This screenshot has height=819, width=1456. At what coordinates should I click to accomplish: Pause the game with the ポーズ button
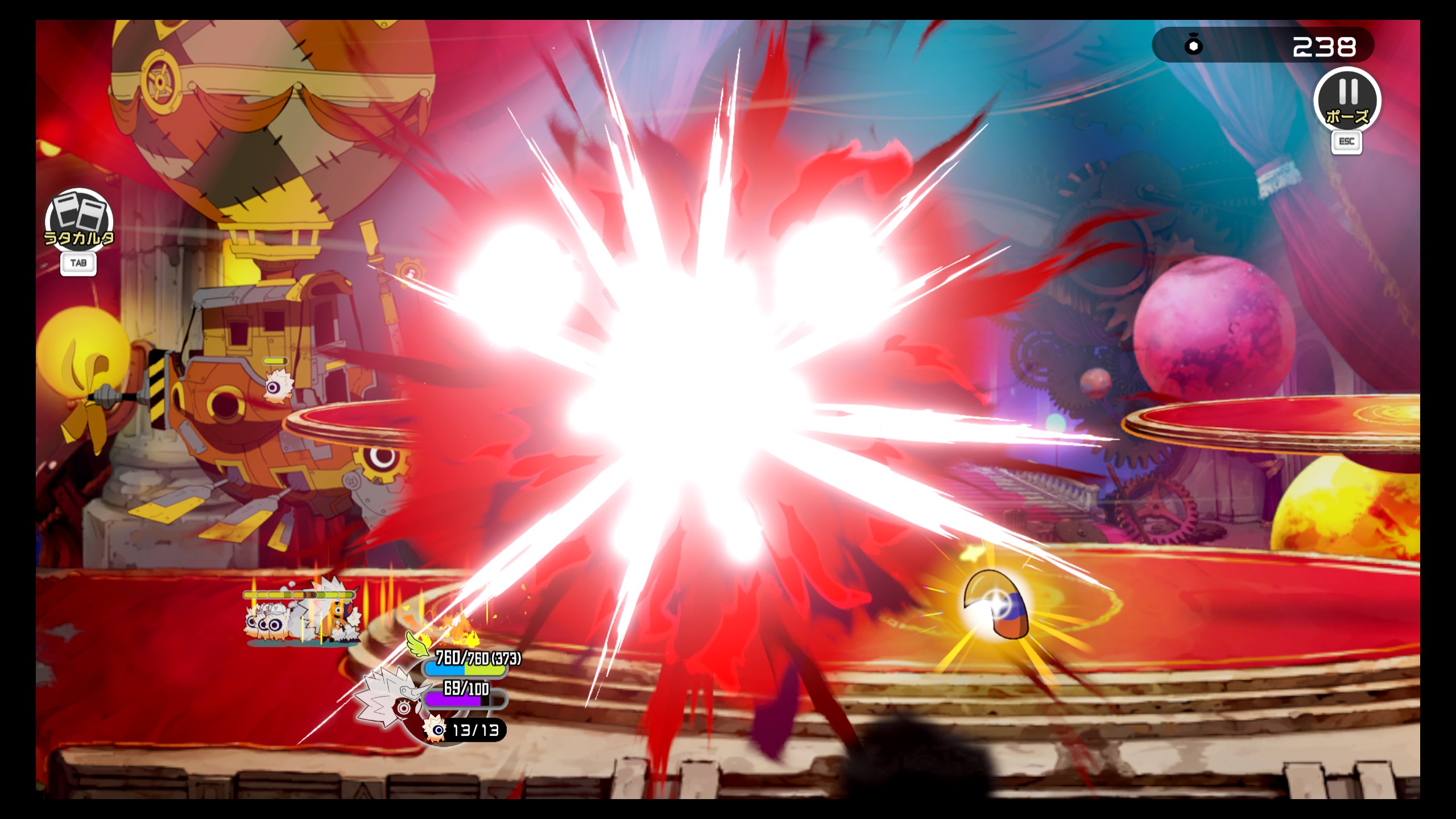pos(1347,100)
